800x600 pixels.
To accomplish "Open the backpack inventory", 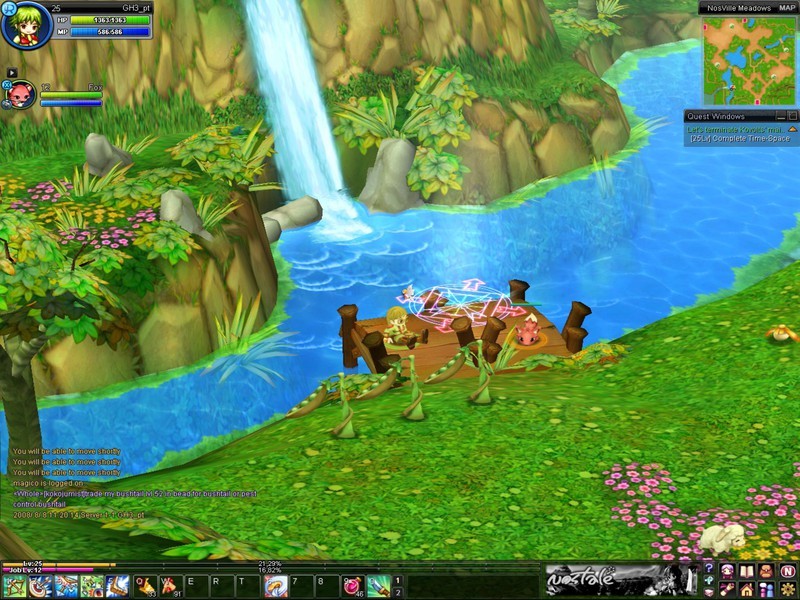I will [766, 570].
